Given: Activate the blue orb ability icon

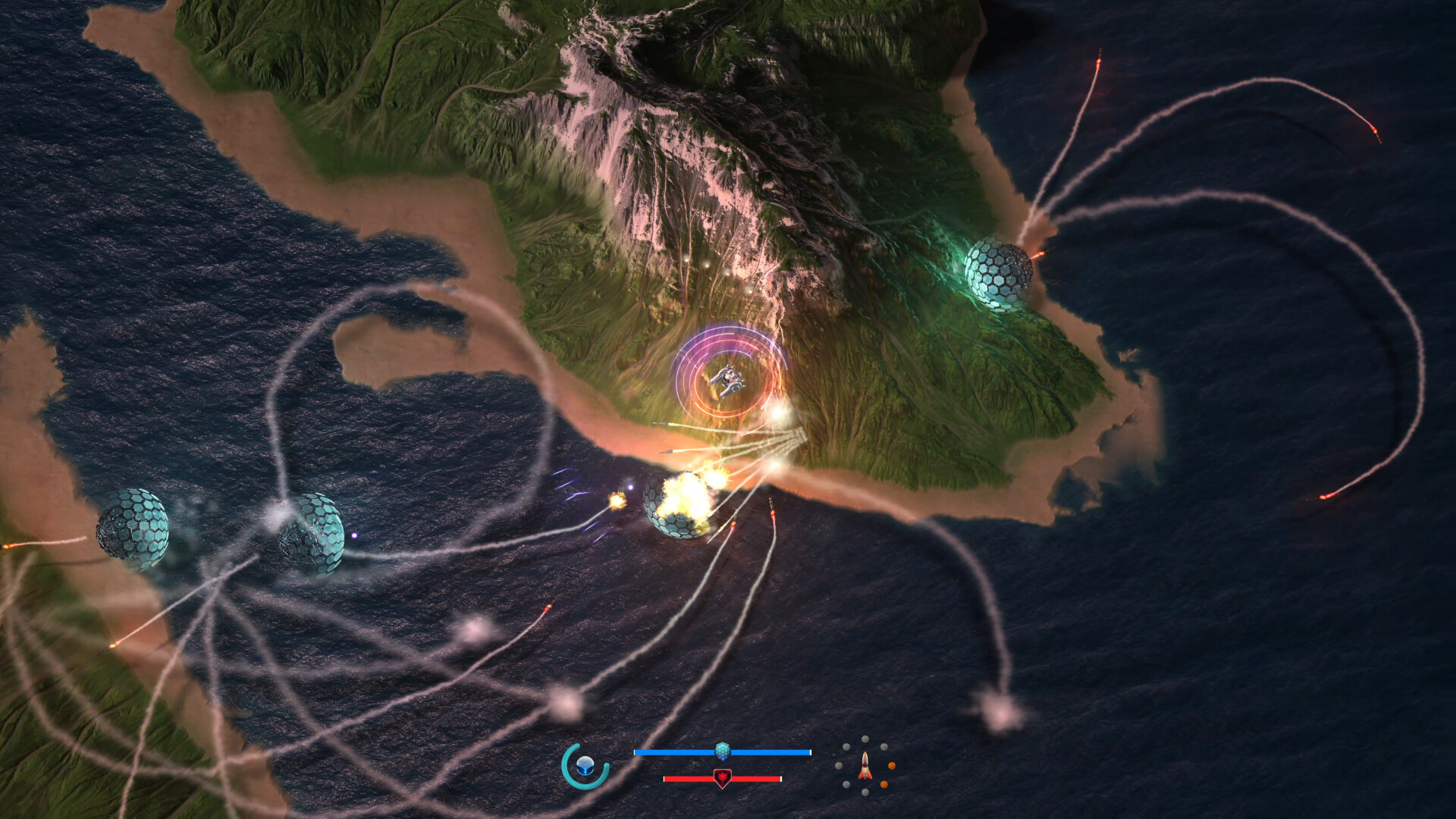Looking at the screenshot, I should tap(585, 765).
